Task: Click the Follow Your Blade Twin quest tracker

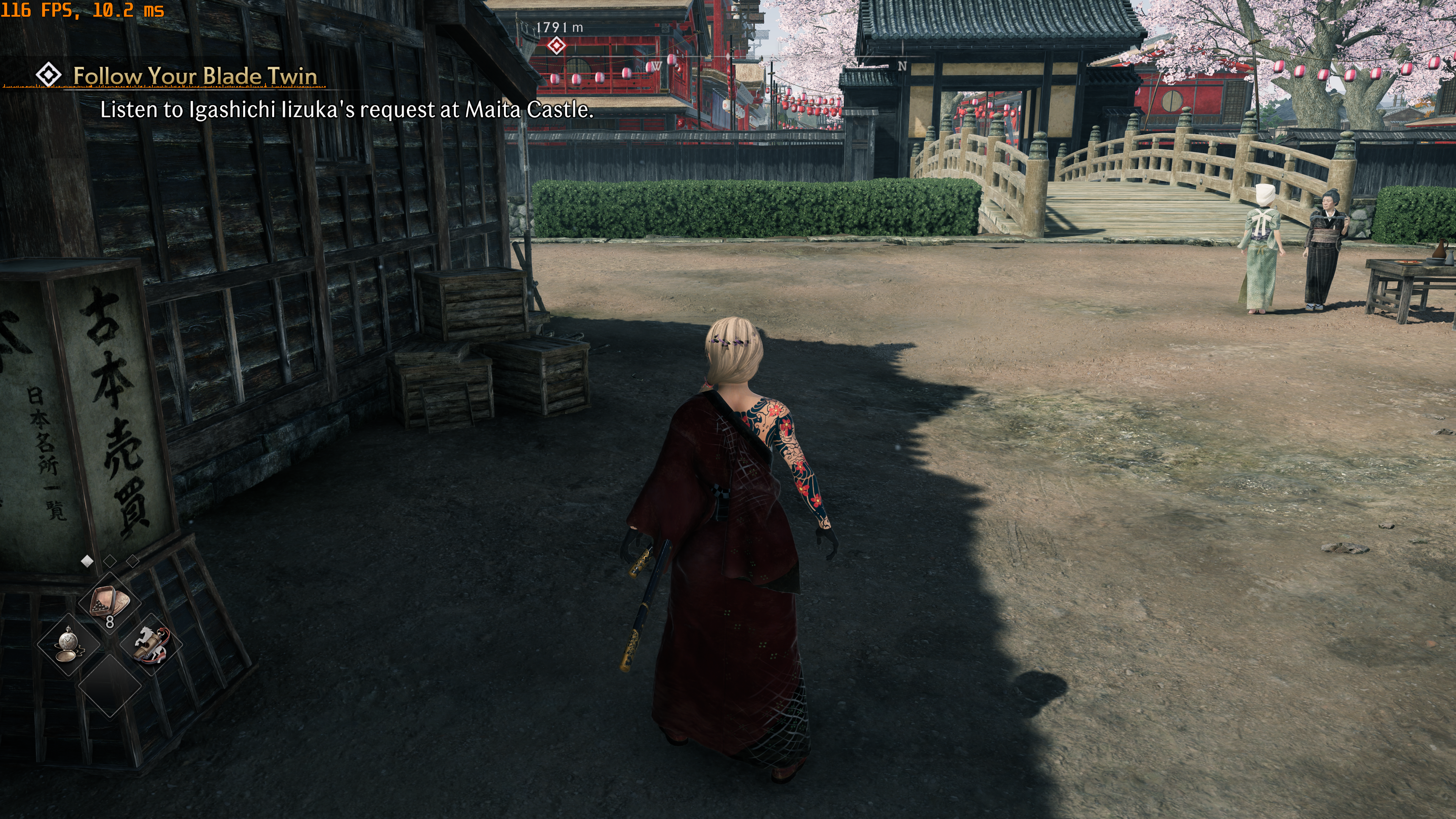Action: [x=195, y=76]
